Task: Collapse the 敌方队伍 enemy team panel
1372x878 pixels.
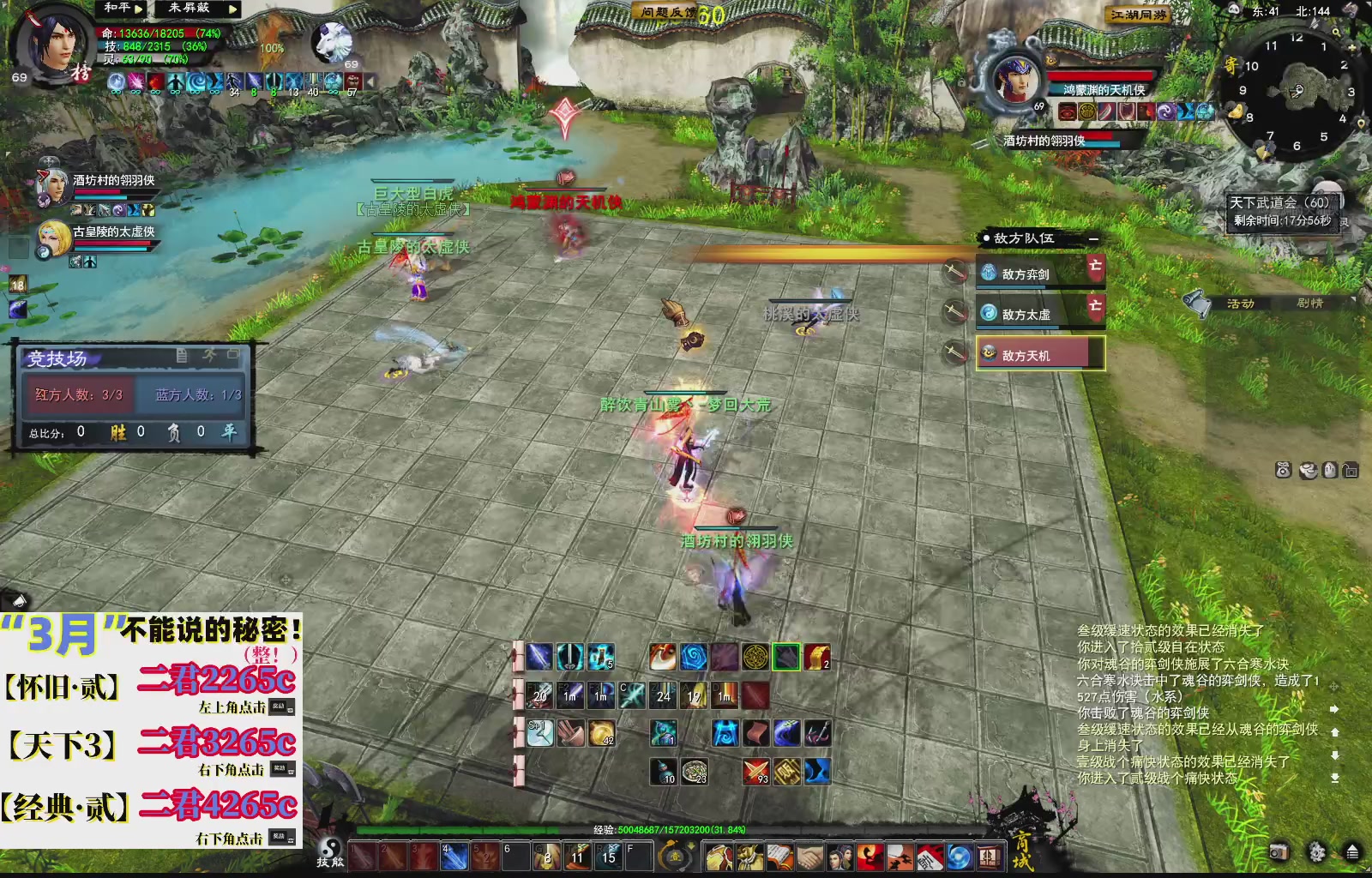Action: [1093, 239]
